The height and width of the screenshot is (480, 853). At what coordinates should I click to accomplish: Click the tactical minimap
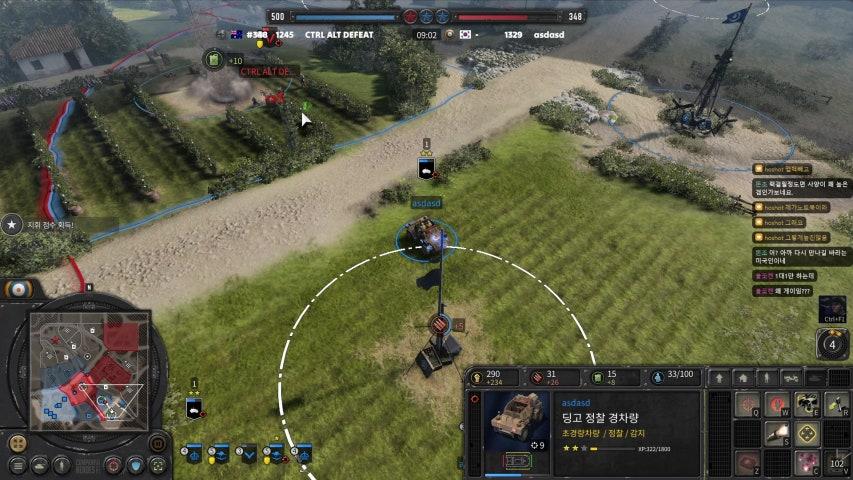(x=90, y=366)
